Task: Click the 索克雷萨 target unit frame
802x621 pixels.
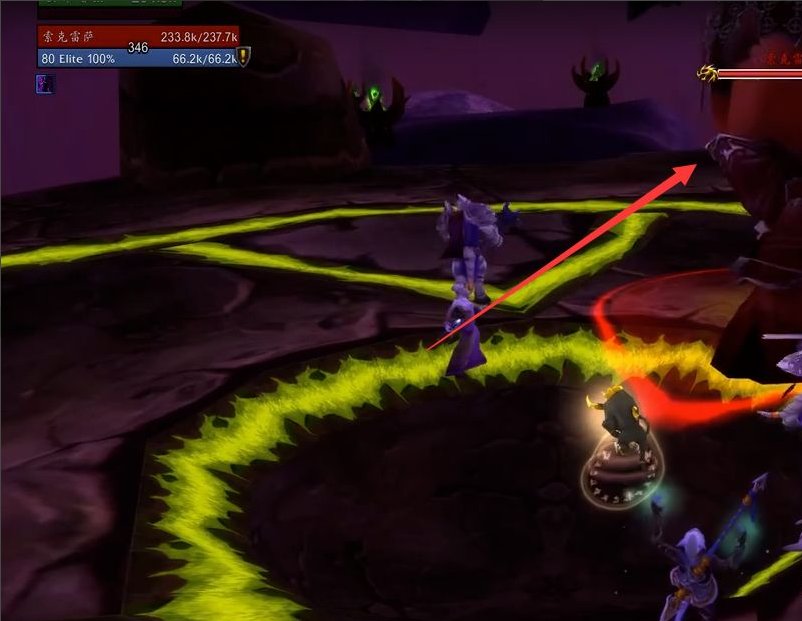Action: click(x=139, y=37)
